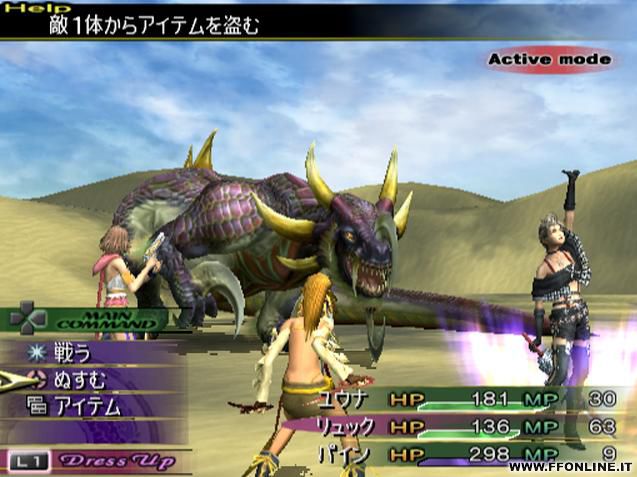This screenshot has width=637, height=477.
Task: Open the アイテム item command
Action: [88, 406]
